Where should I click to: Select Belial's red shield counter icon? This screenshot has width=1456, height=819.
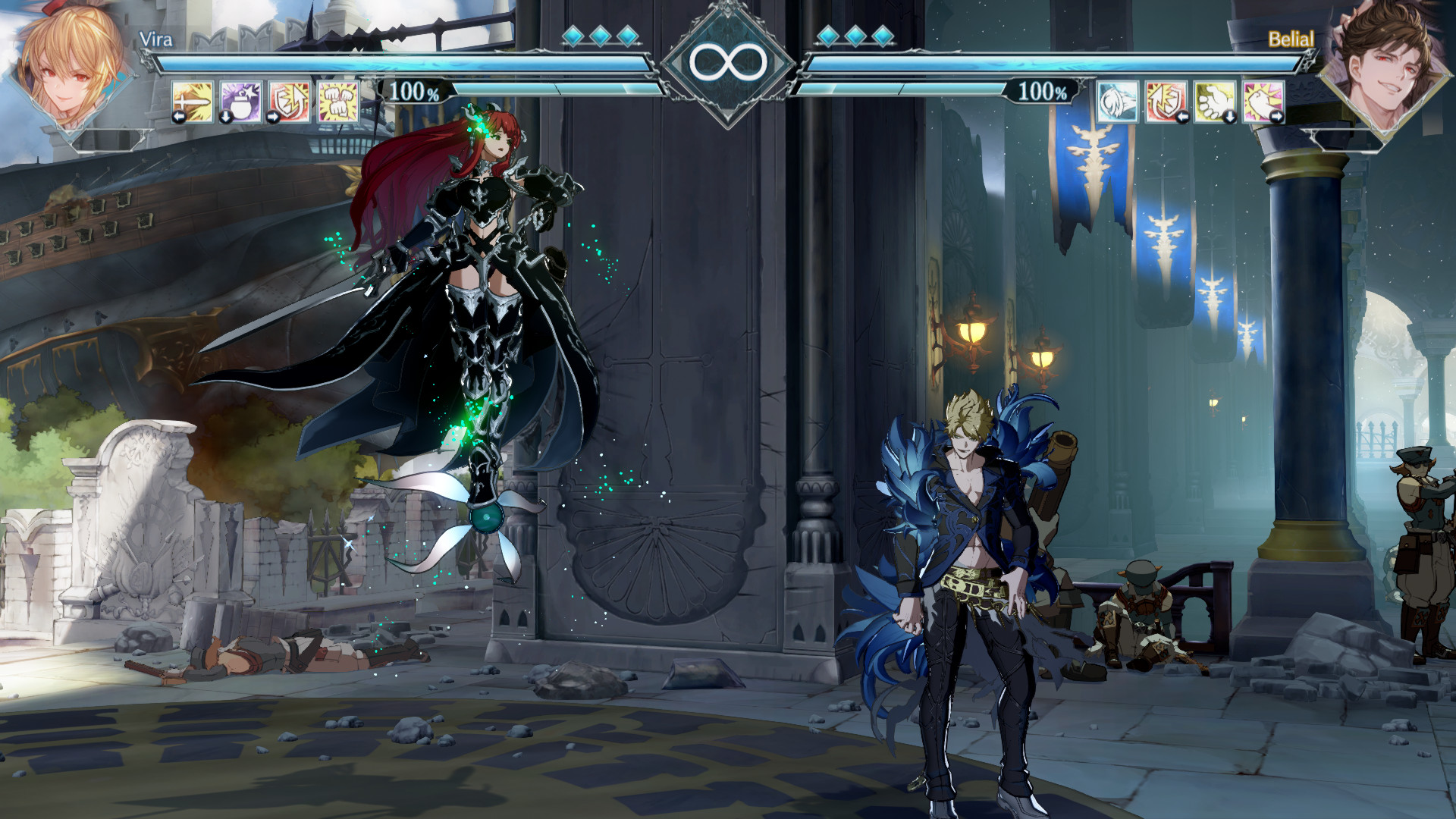pos(1164,102)
